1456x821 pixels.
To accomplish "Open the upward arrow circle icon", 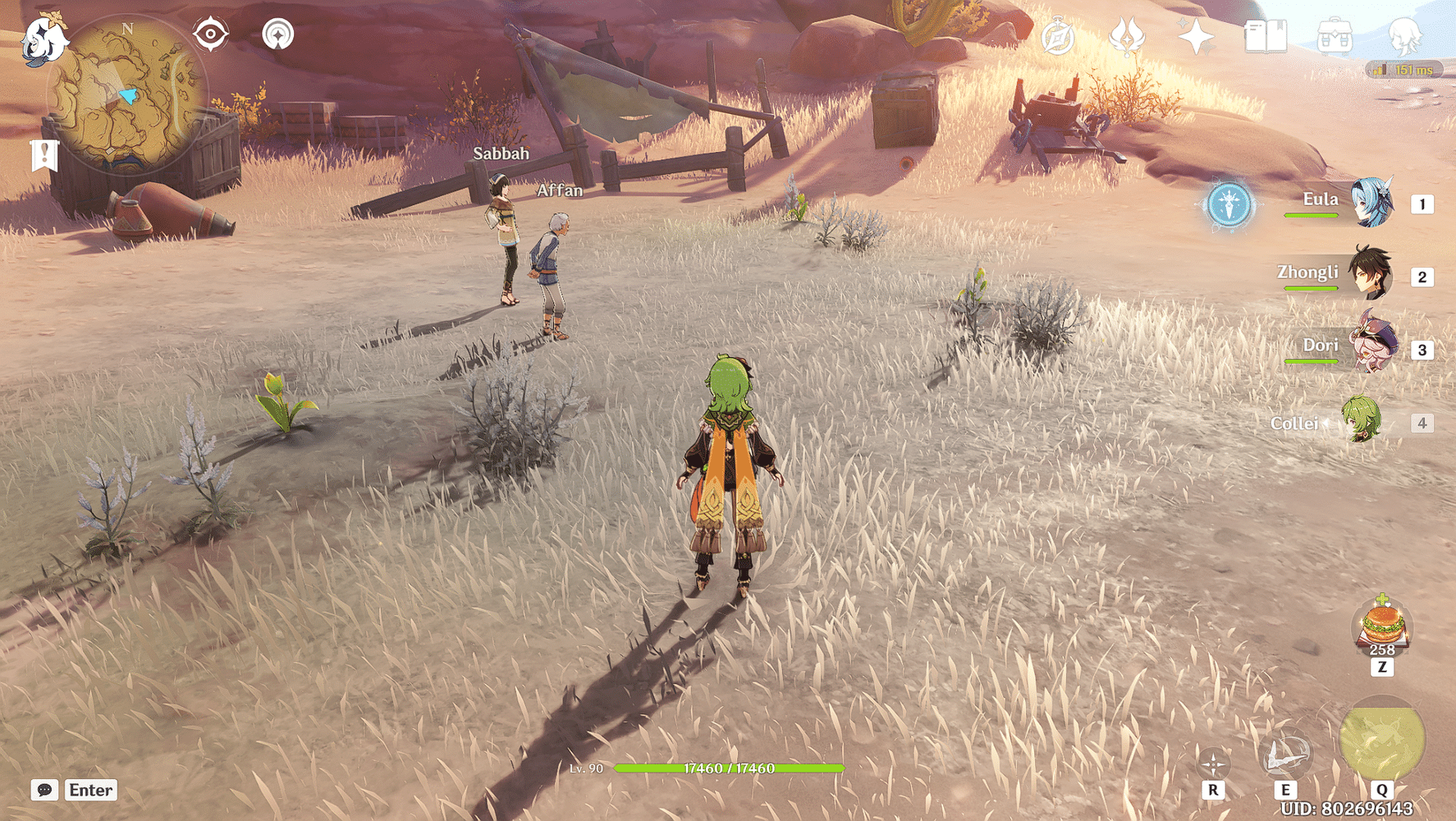I will tap(278, 34).
